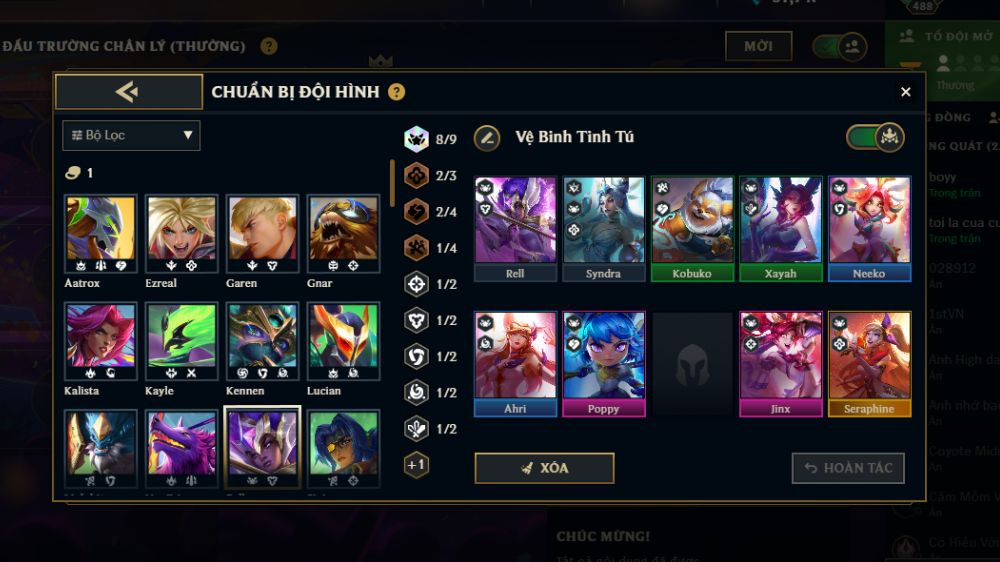Go back using the arrow button
Screen dimensions: 1000x562
(128, 92)
